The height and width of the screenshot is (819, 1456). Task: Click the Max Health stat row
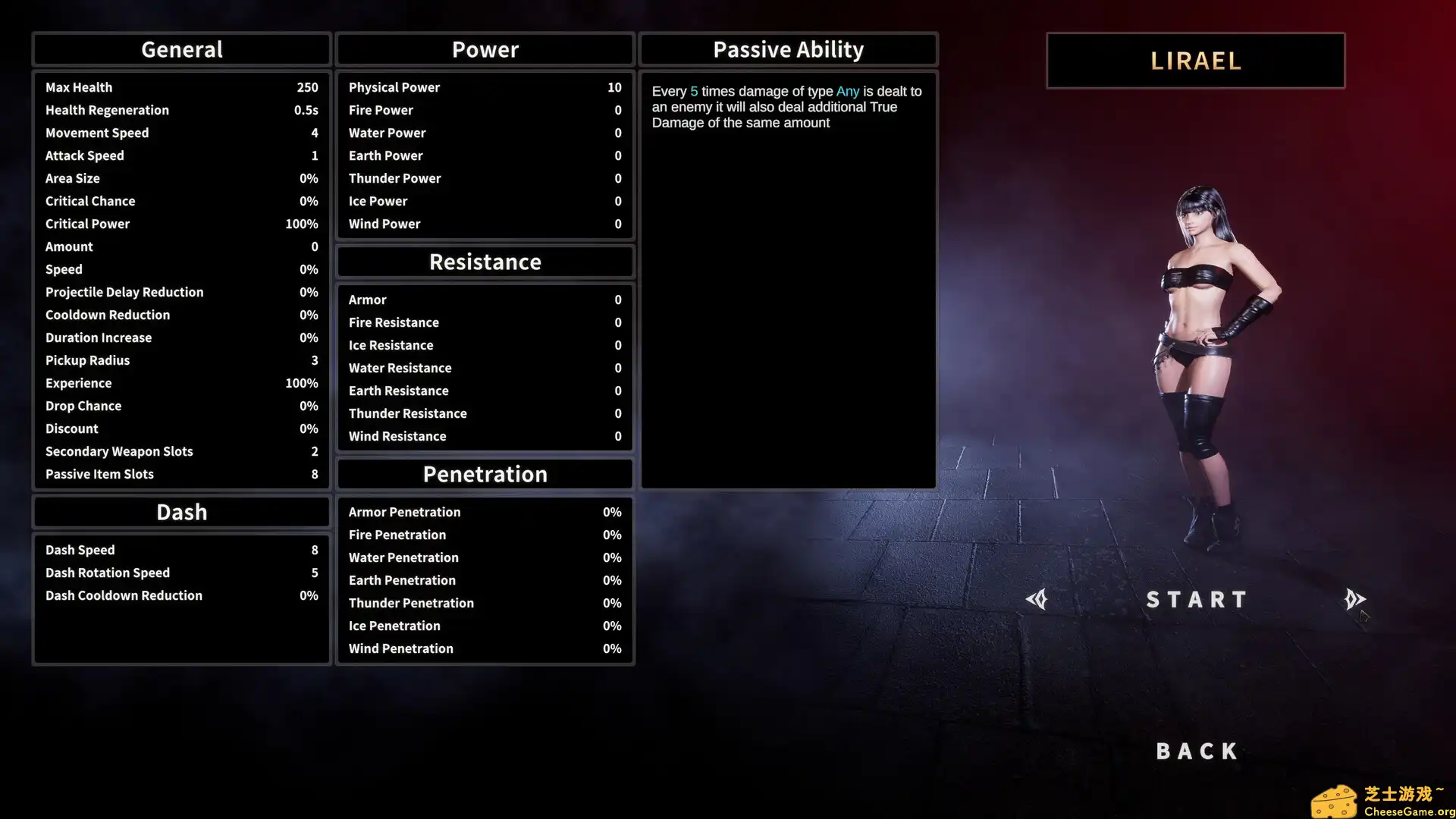(181, 87)
